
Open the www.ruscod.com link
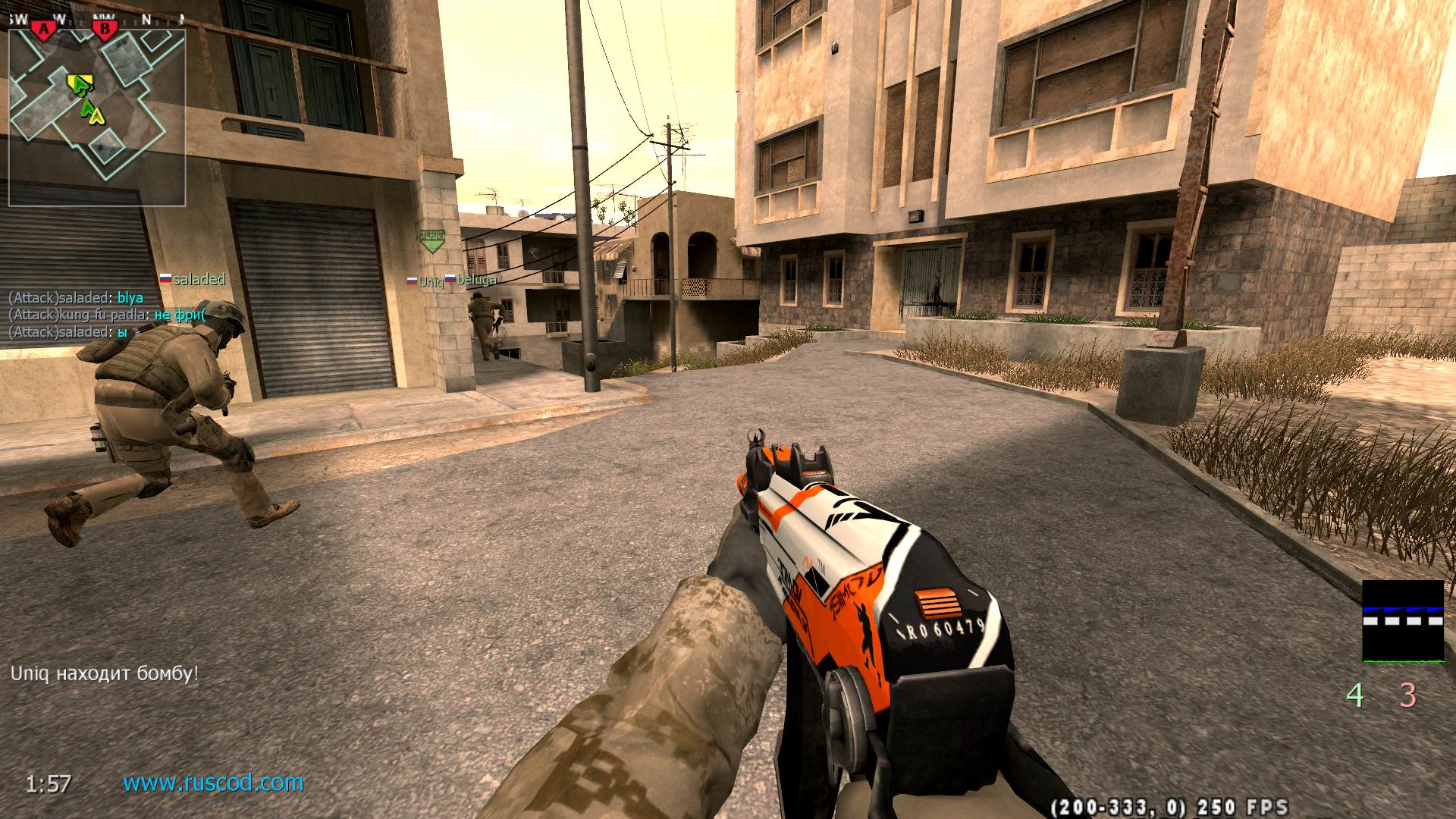point(213,783)
